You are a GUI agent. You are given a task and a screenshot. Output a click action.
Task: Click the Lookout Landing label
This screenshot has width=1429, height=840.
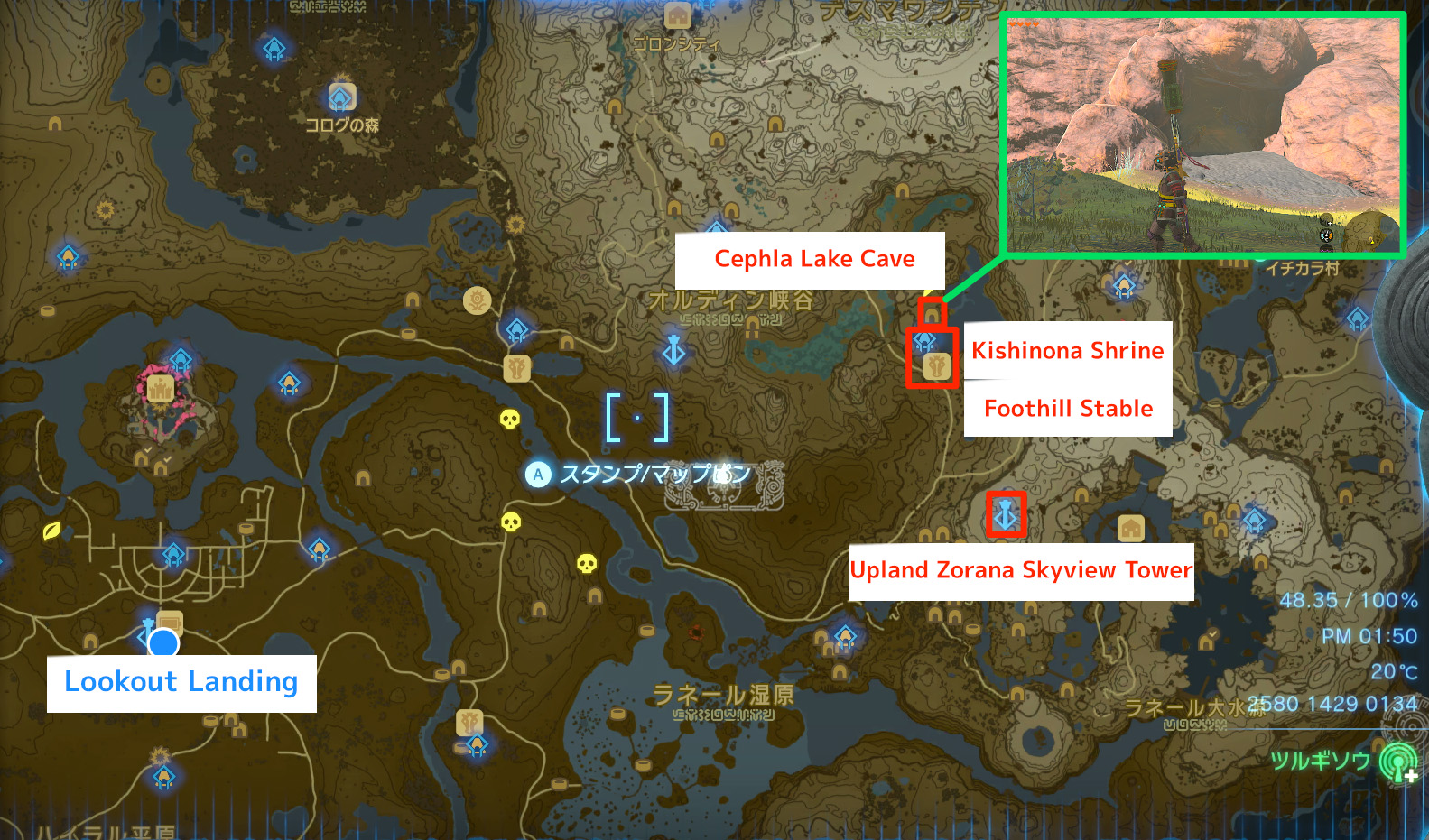click(181, 683)
